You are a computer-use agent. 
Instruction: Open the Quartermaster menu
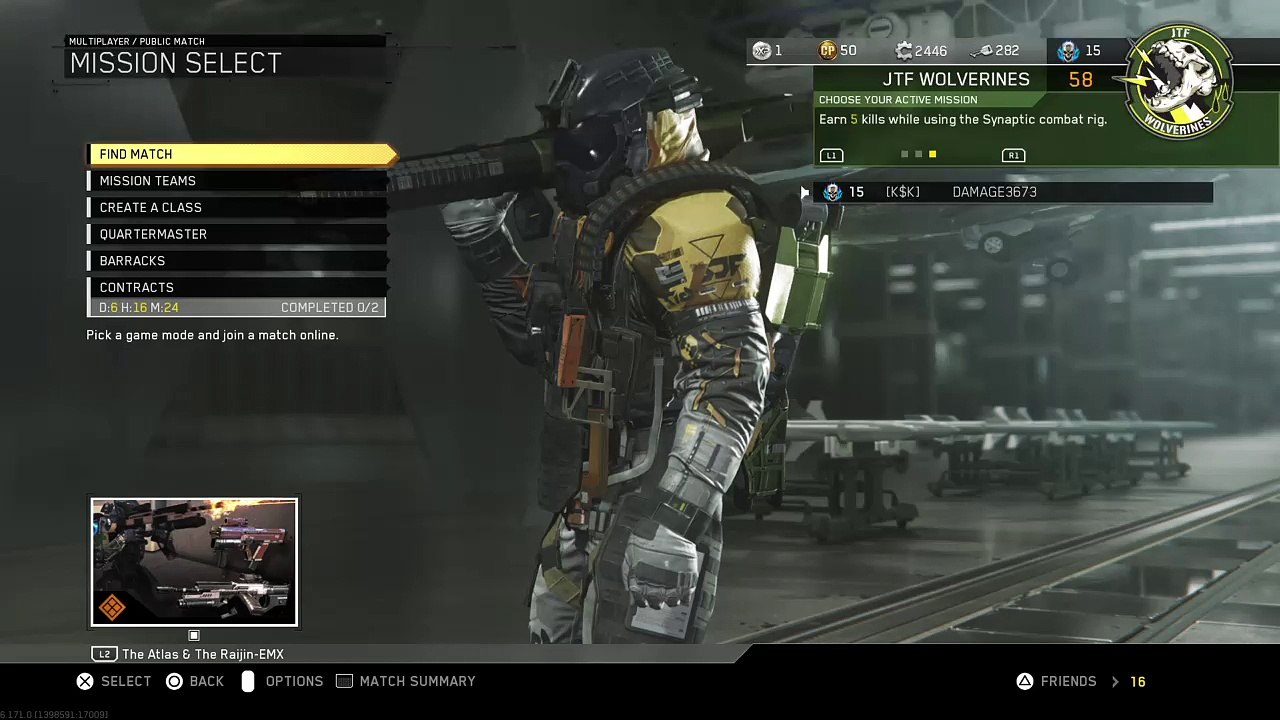point(238,234)
